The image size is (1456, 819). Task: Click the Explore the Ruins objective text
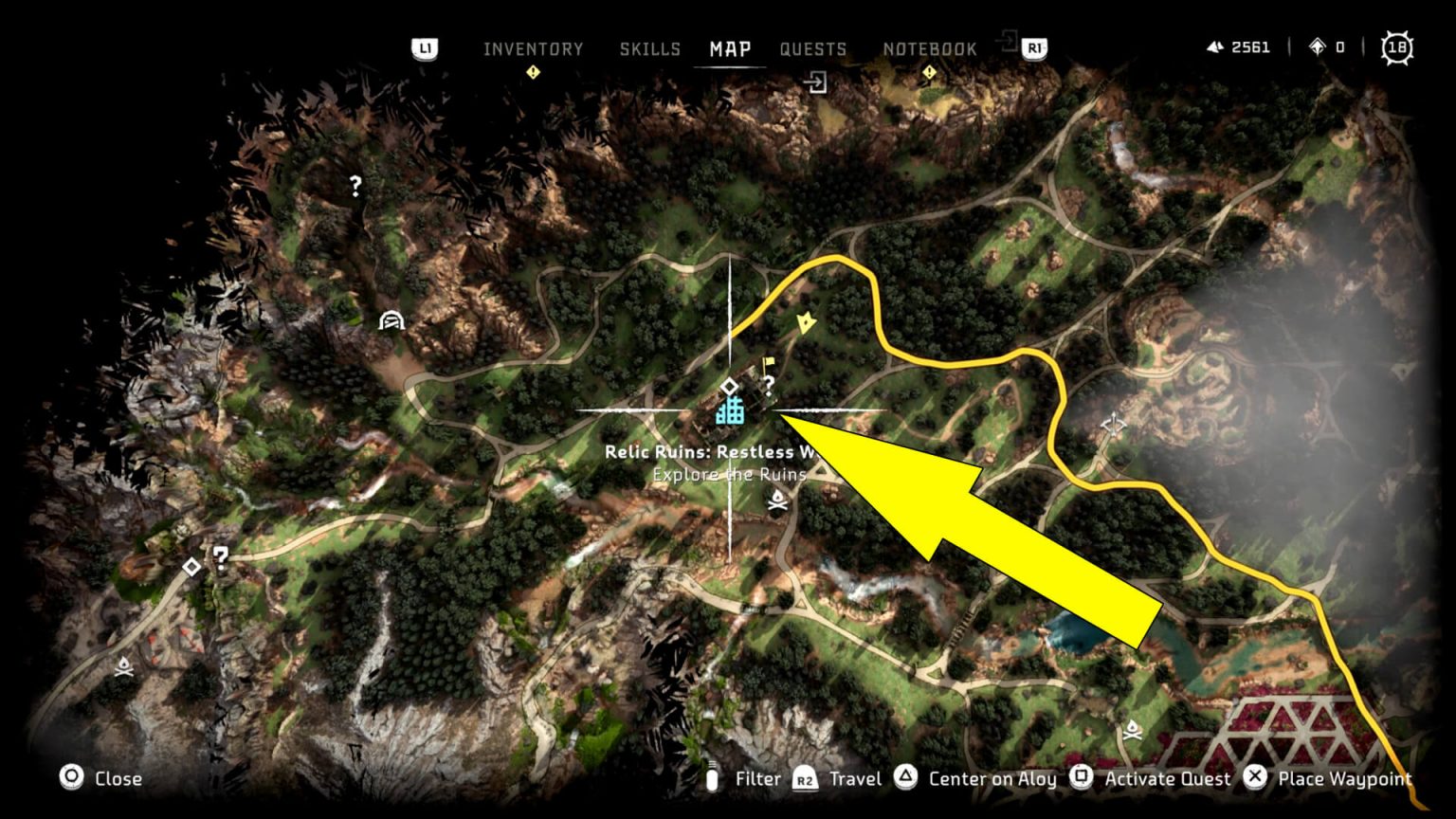[x=730, y=474]
